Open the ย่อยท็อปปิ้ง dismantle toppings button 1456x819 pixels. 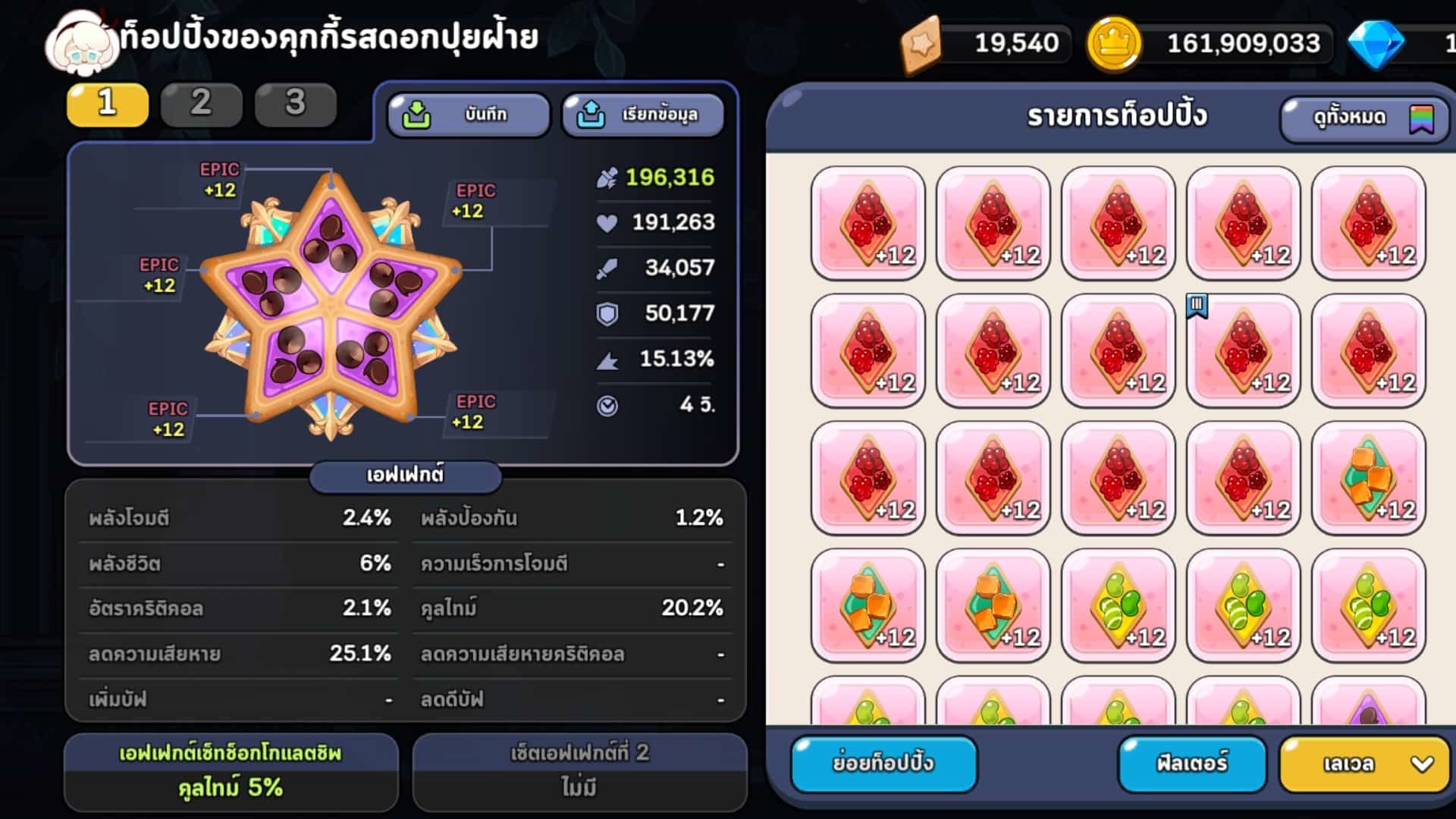point(883,763)
